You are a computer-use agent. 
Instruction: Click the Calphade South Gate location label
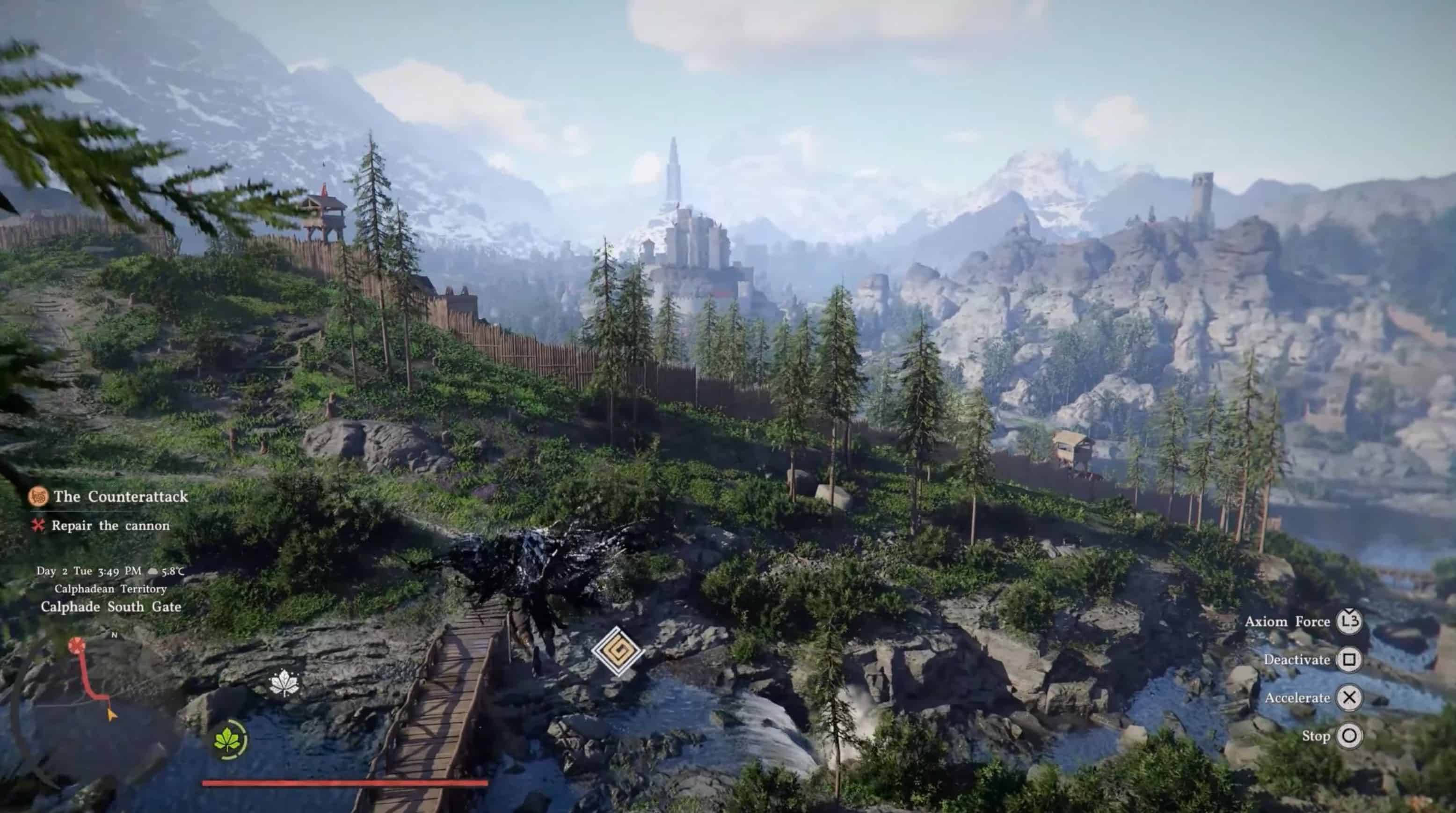pyautogui.click(x=111, y=607)
